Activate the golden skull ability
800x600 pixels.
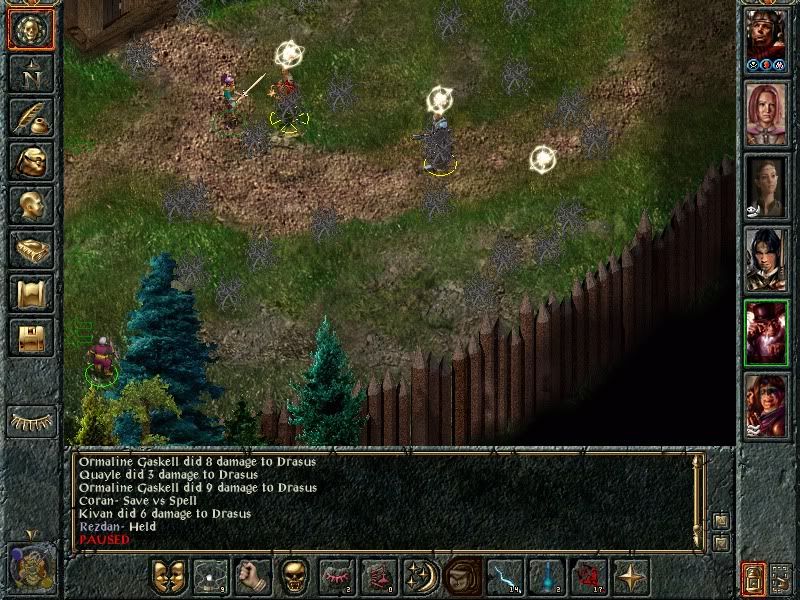point(294,577)
